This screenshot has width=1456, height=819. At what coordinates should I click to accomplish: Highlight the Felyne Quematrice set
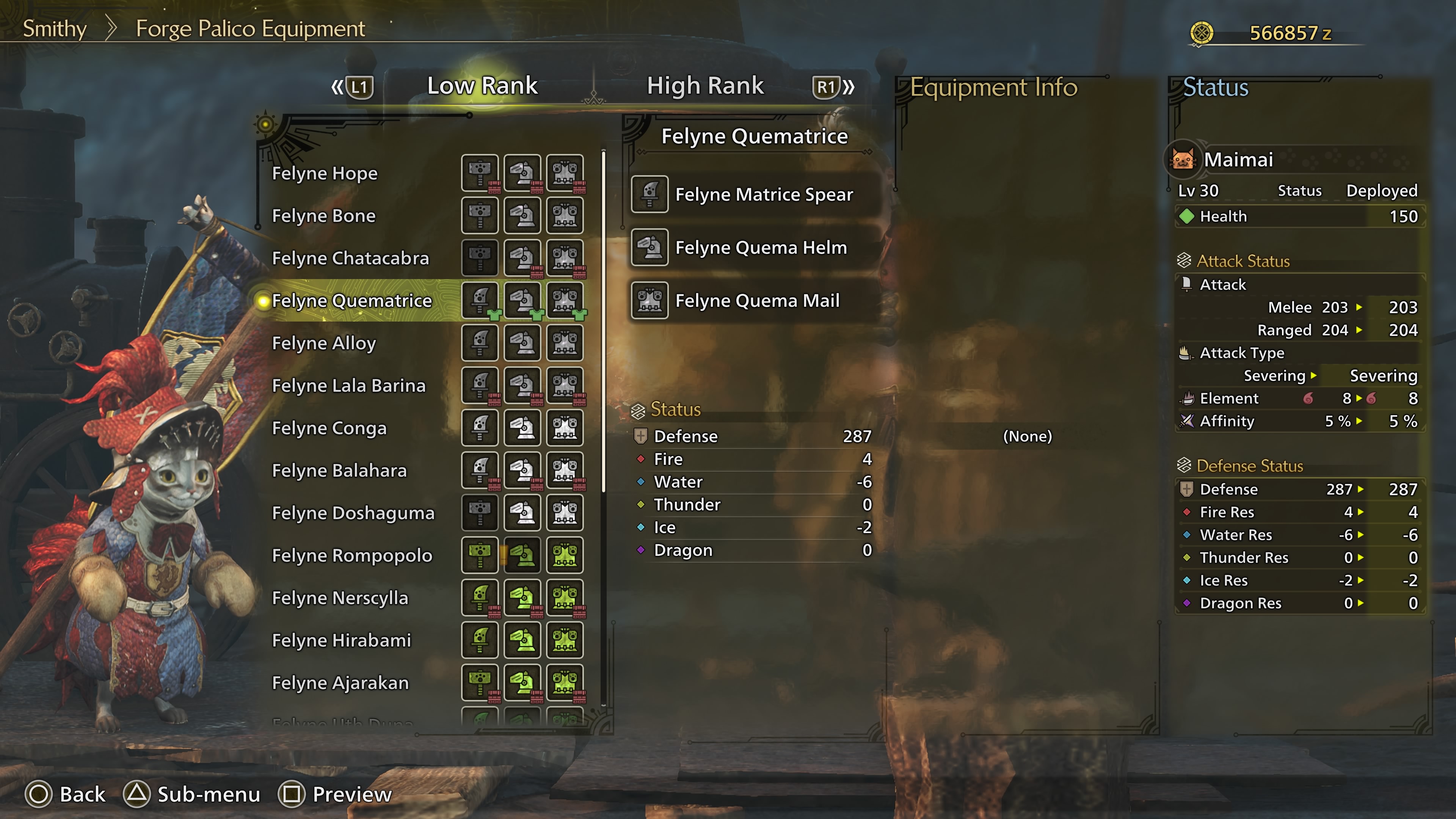pyautogui.click(x=351, y=301)
